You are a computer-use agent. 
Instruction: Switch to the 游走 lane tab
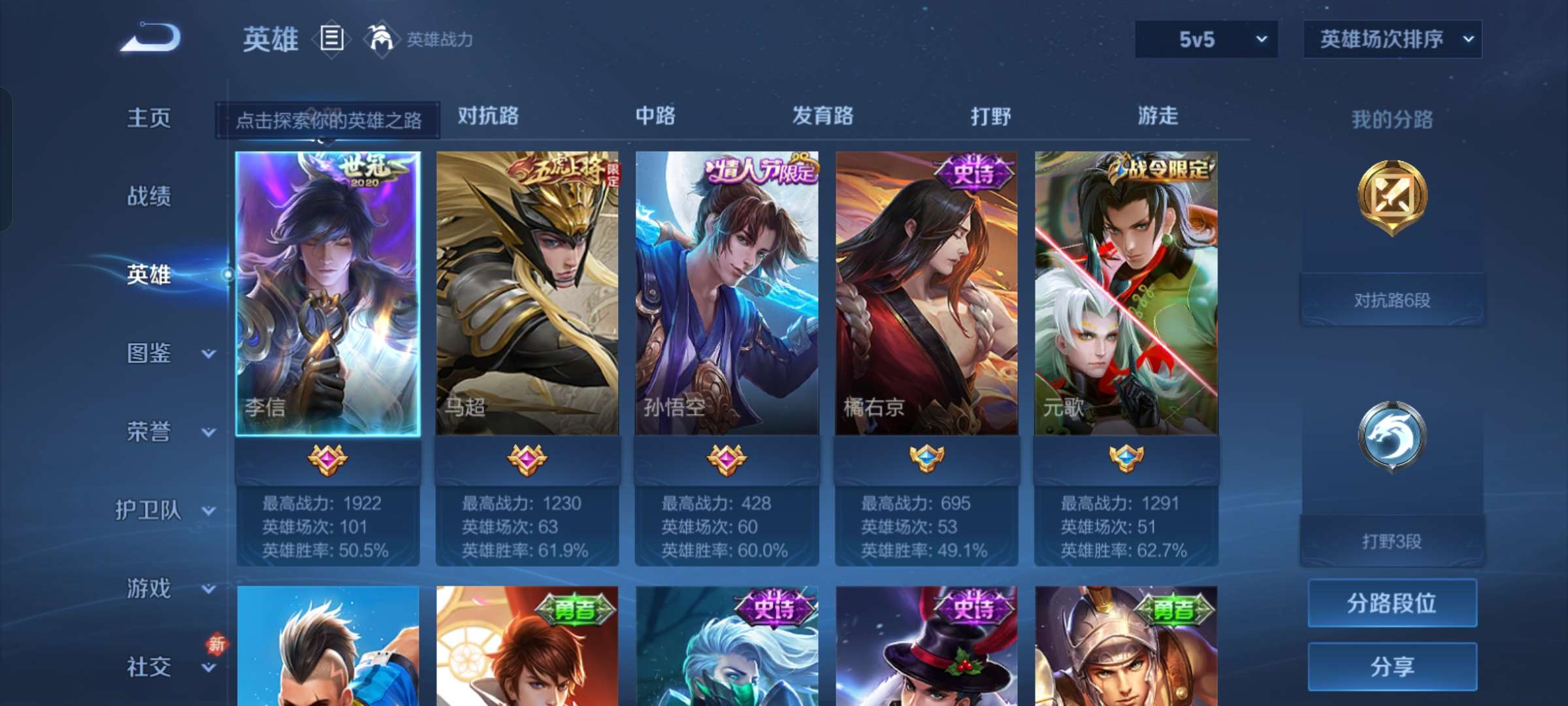(x=1158, y=116)
